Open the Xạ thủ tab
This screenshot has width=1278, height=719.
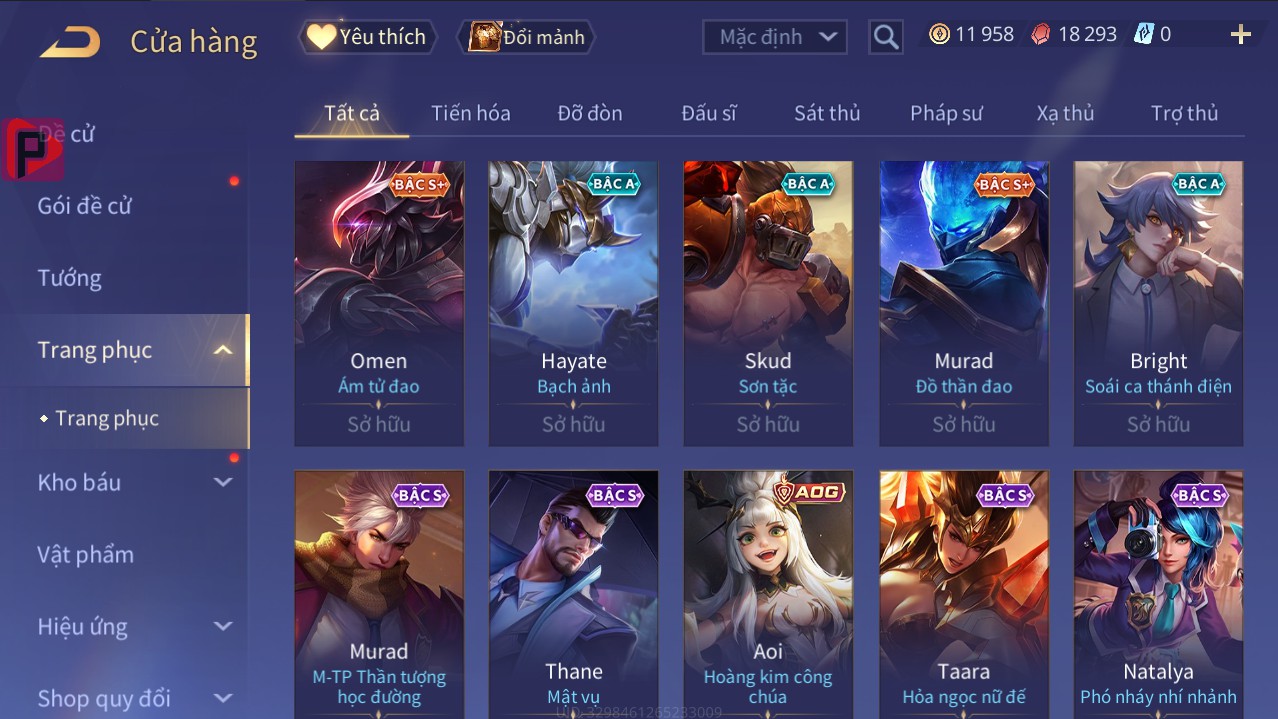point(1065,113)
